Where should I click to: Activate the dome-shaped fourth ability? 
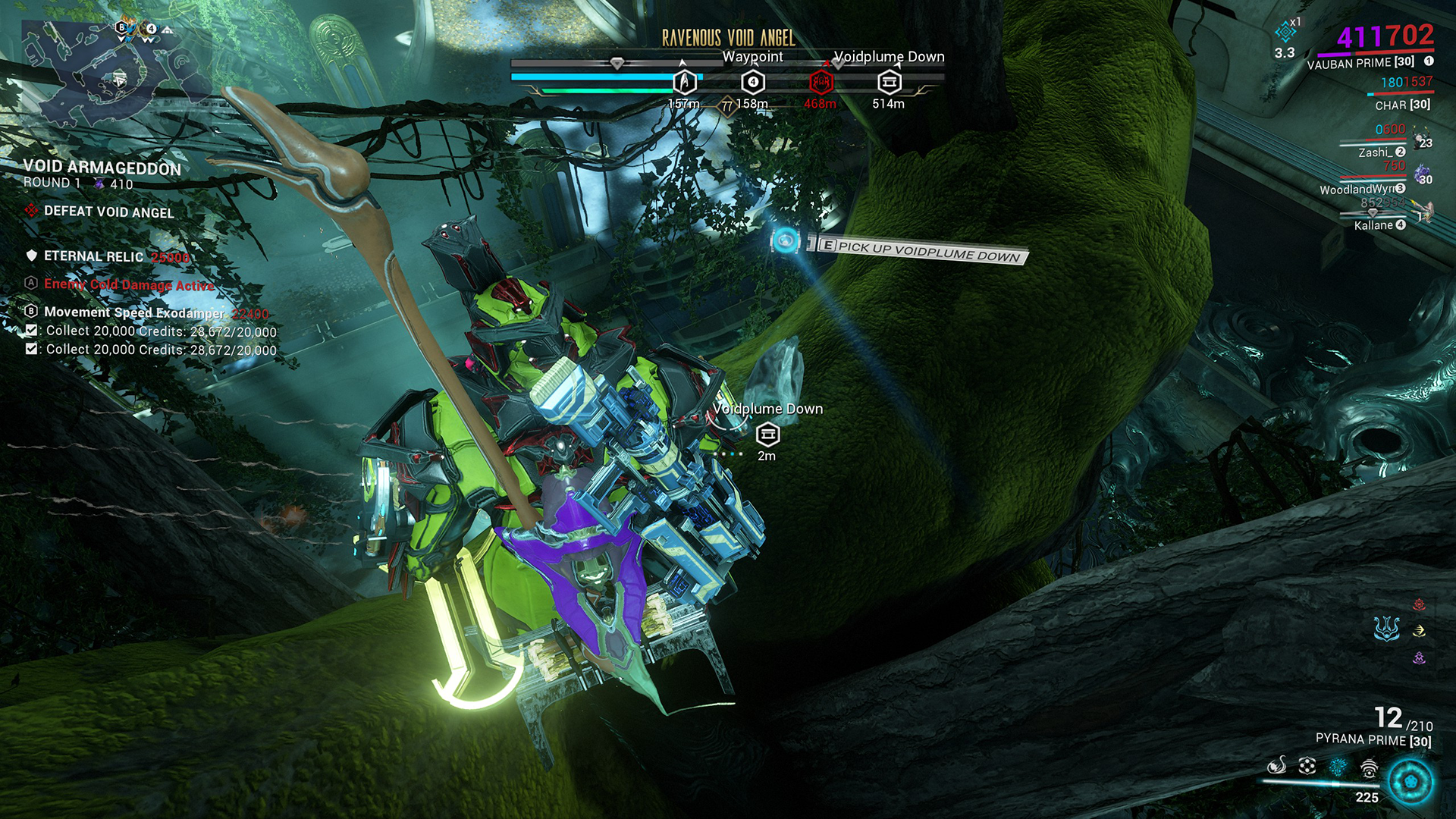[x=1368, y=769]
